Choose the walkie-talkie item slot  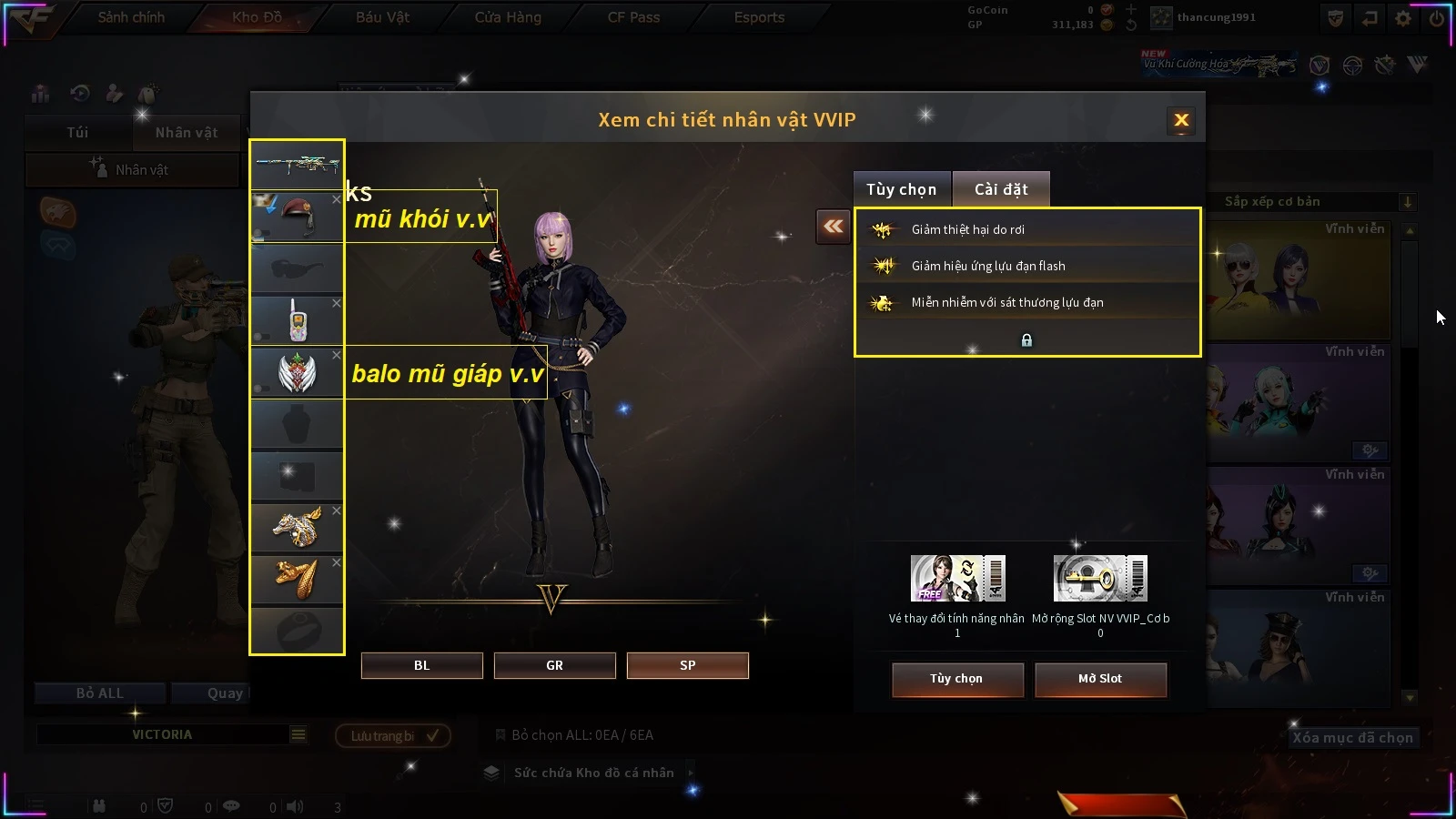pyautogui.click(x=297, y=320)
